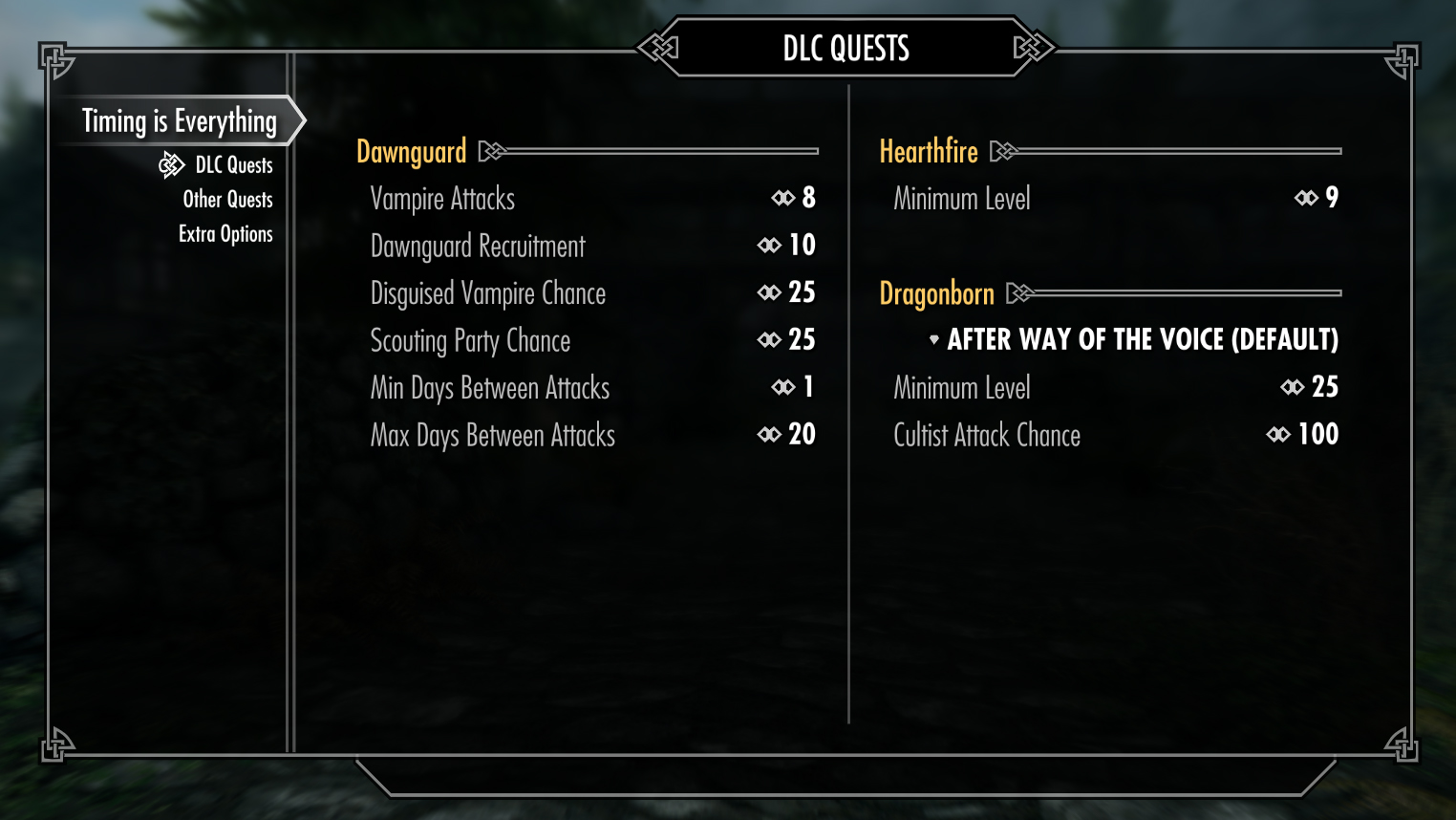Set the Min Days Between Attacks option

point(592,388)
